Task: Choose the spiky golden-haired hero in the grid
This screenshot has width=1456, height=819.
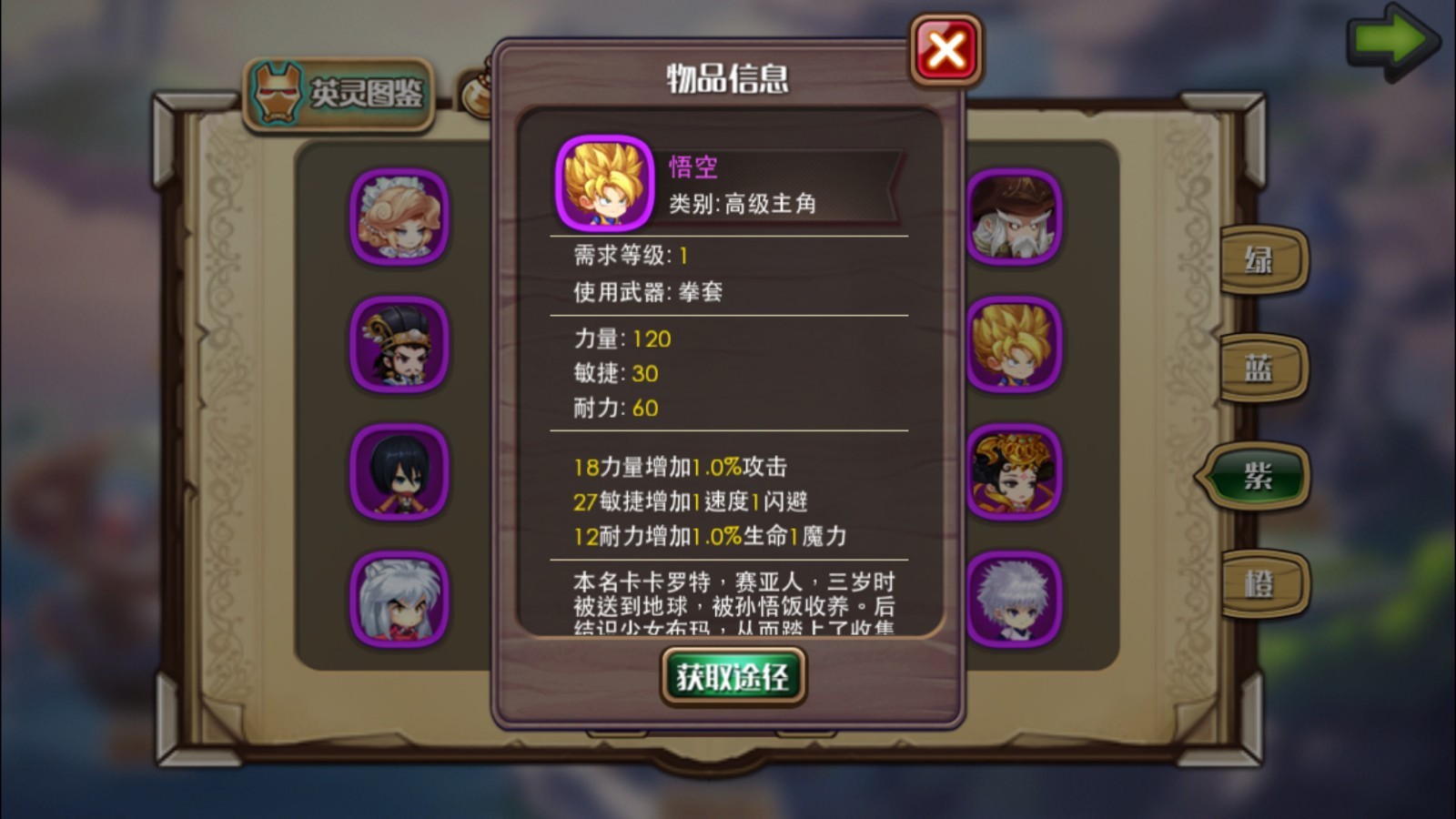Action: coord(1014,345)
